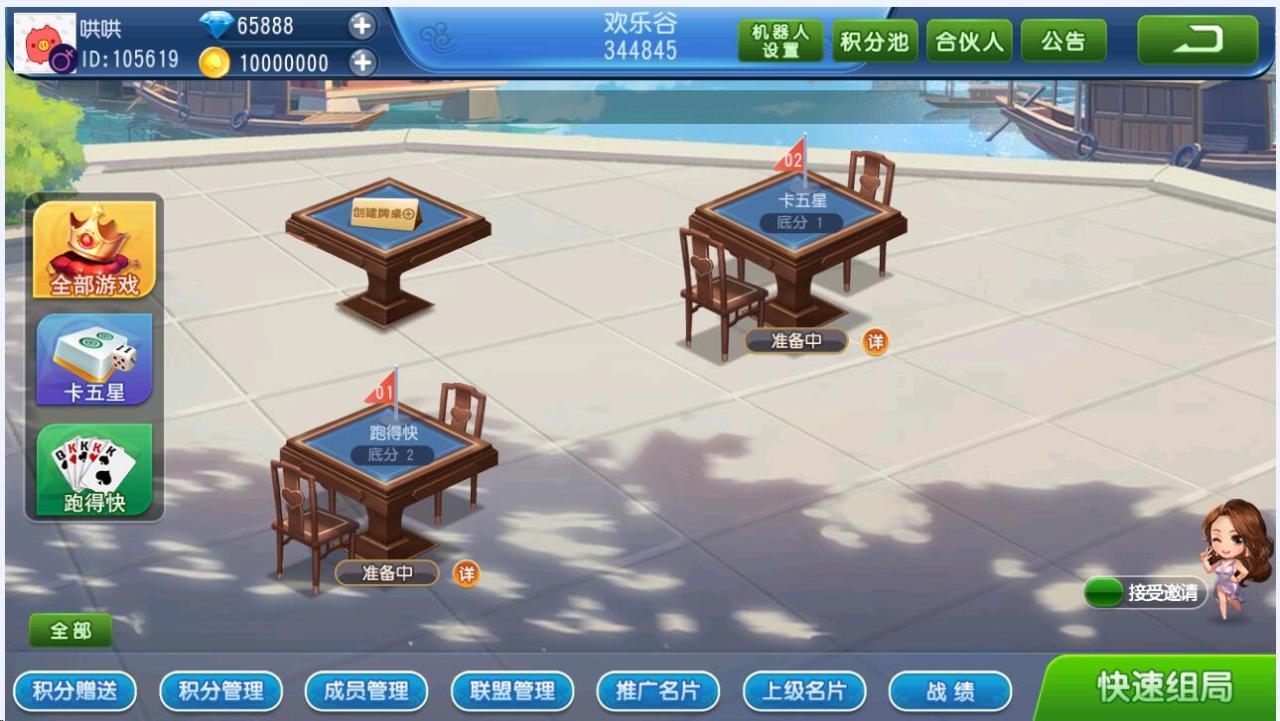Open 积分池 points pool
This screenshot has height=721, width=1280.
pyautogui.click(x=874, y=41)
